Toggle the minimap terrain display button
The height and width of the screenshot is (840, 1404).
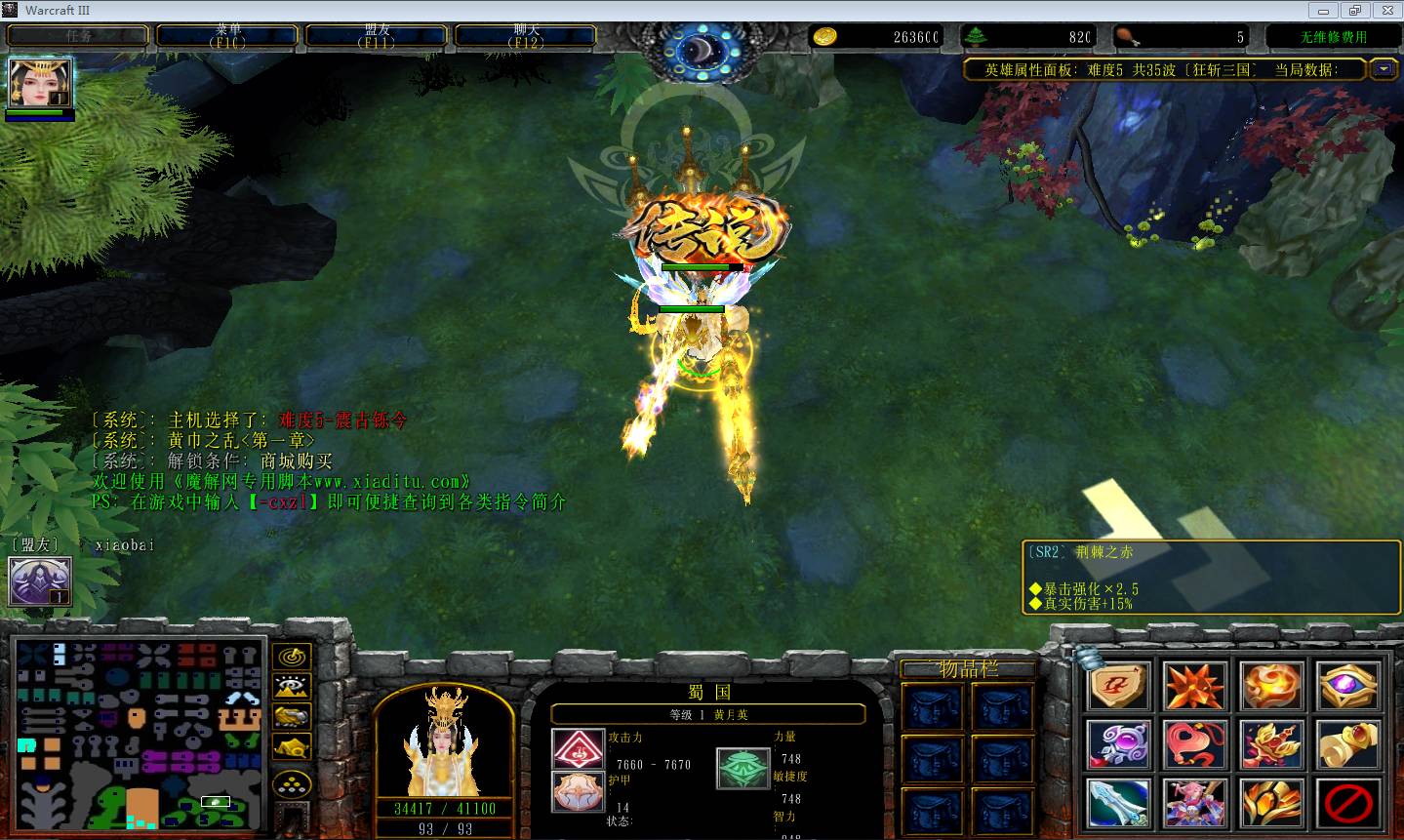coord(291,686)
